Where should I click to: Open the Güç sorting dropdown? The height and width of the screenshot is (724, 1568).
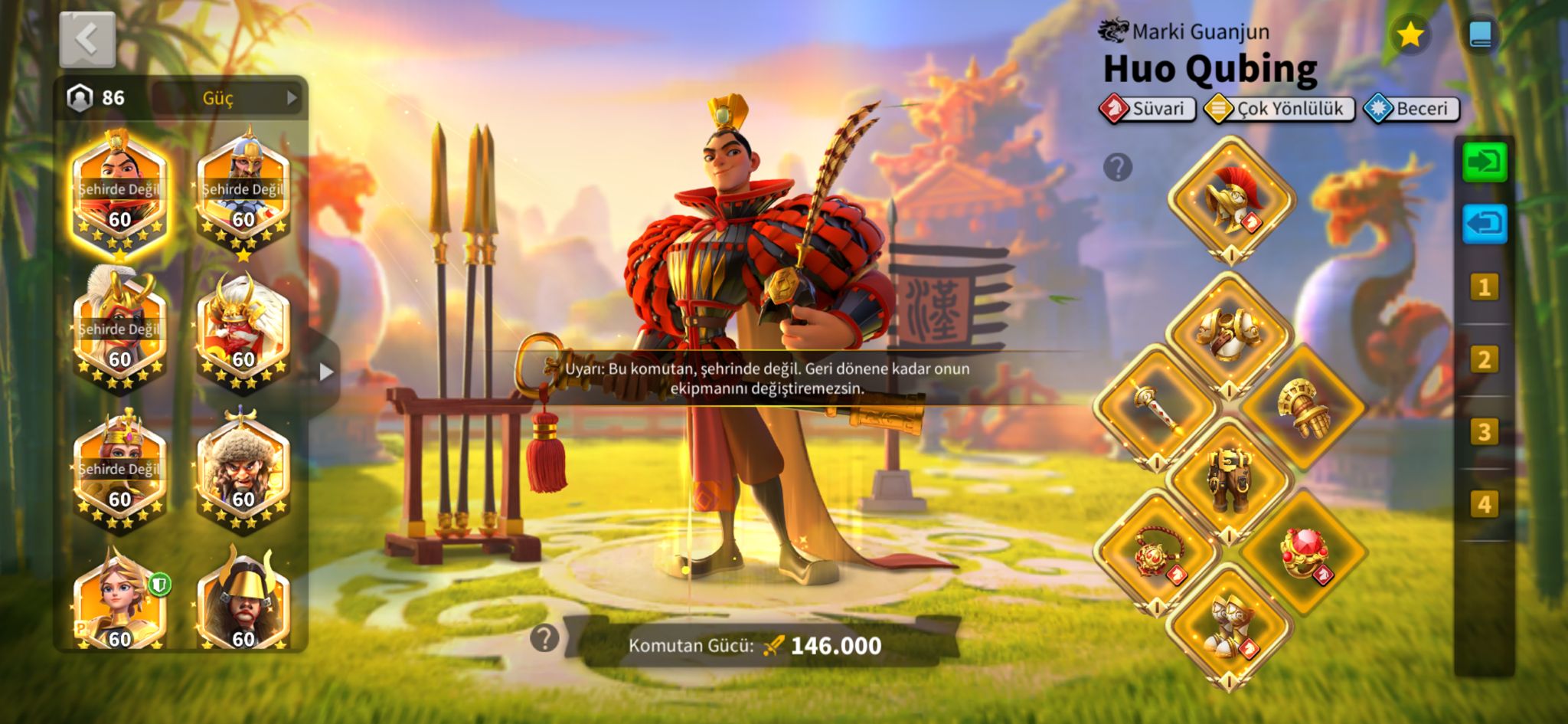coord(228,98)
